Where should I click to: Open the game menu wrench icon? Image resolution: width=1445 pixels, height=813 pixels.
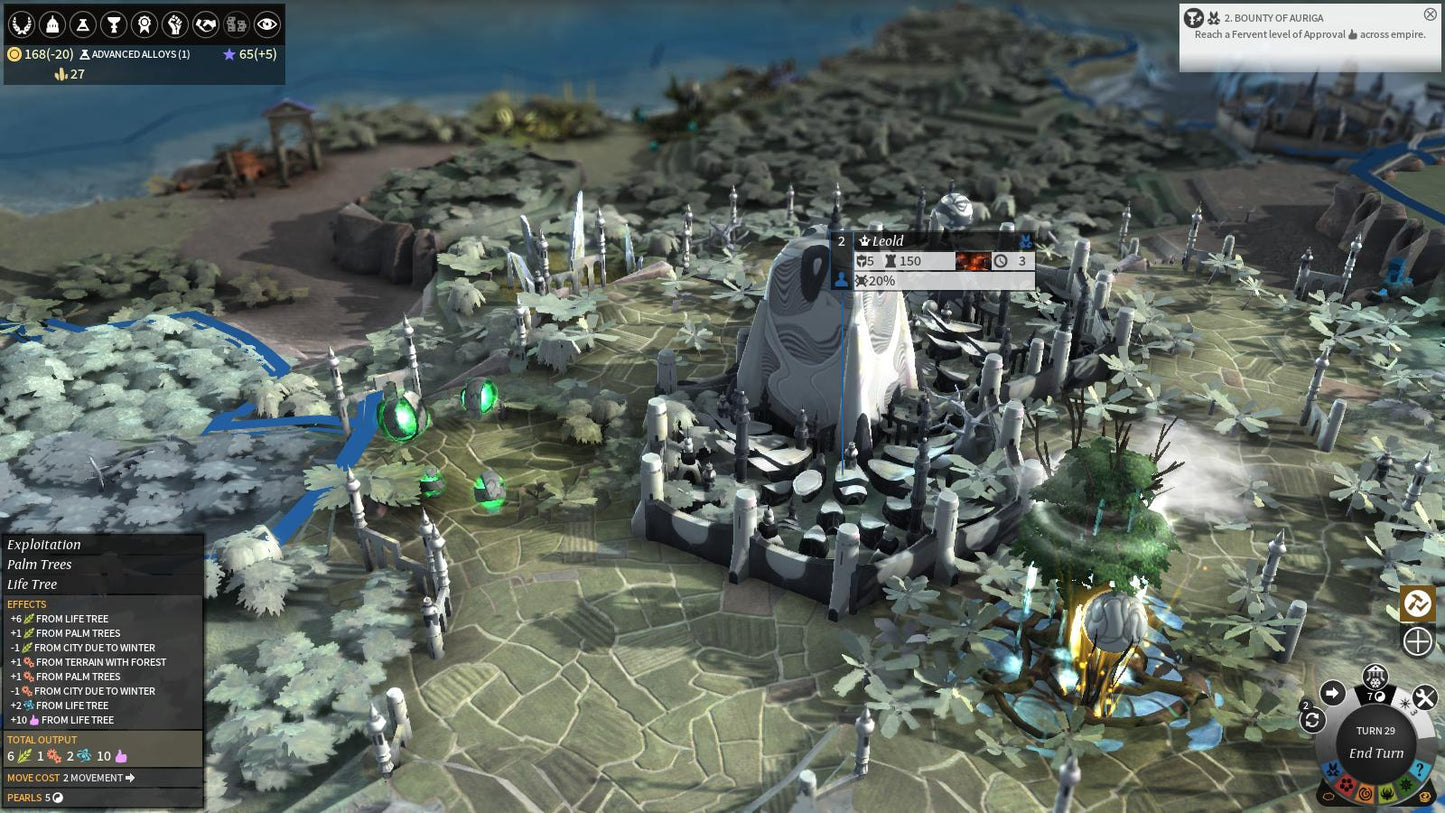pos(1424,697)
